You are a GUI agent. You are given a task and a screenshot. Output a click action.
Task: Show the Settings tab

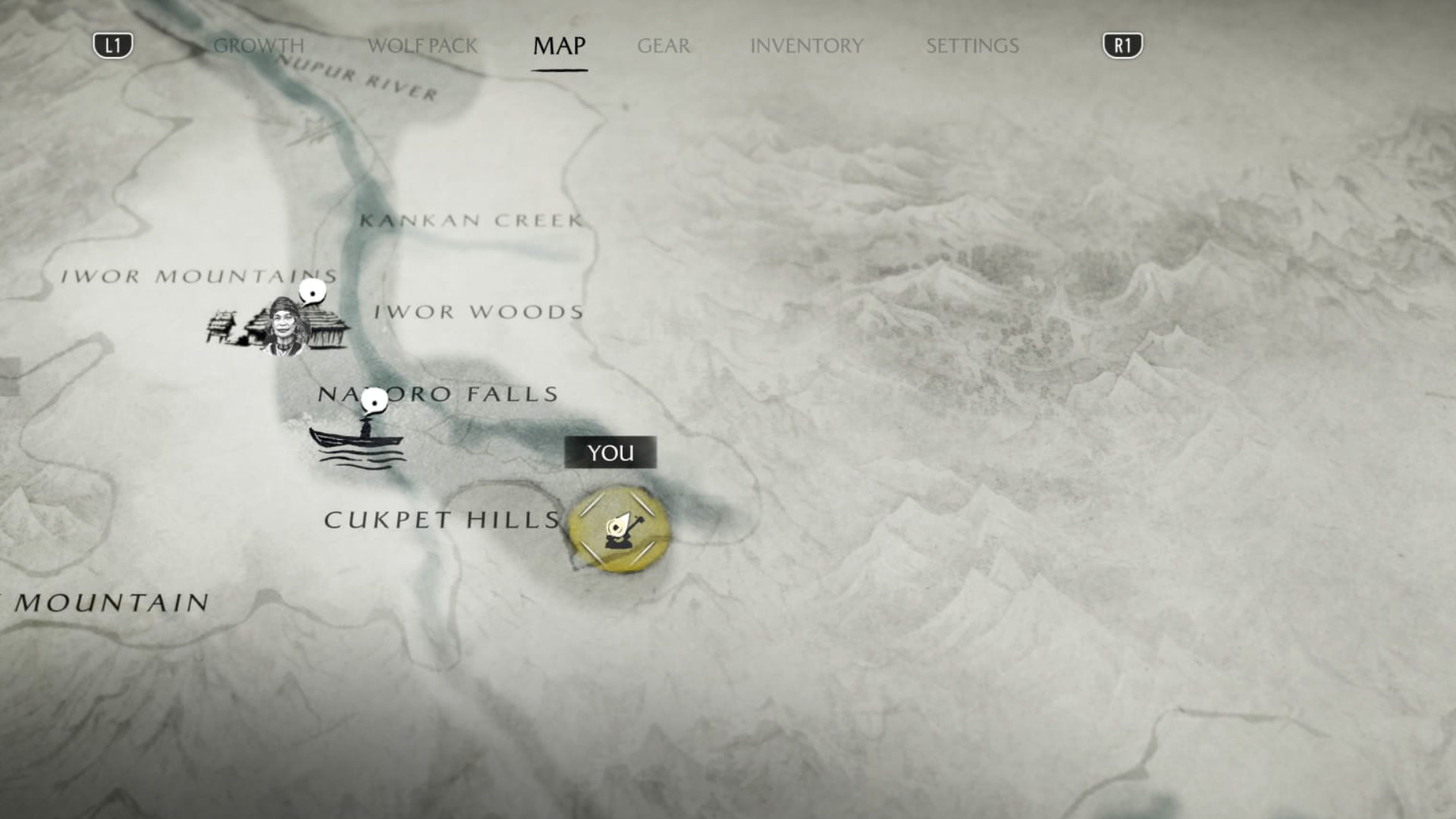972,46
